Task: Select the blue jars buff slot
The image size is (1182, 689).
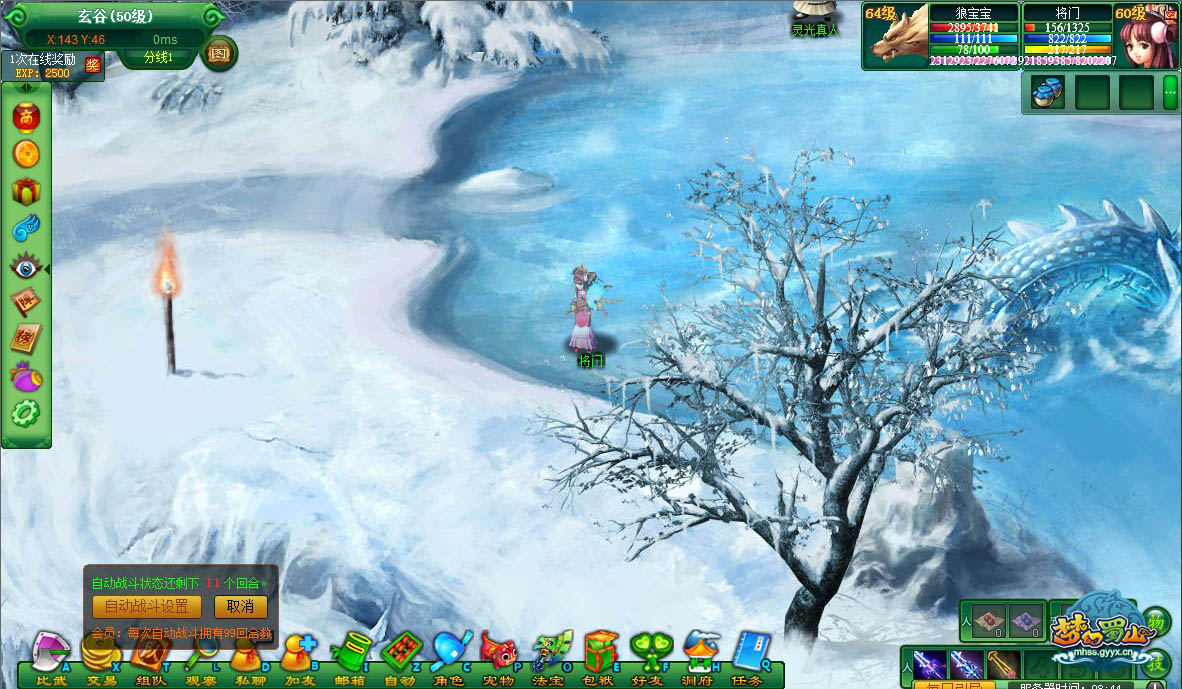Action: (x=1047, y=93)
